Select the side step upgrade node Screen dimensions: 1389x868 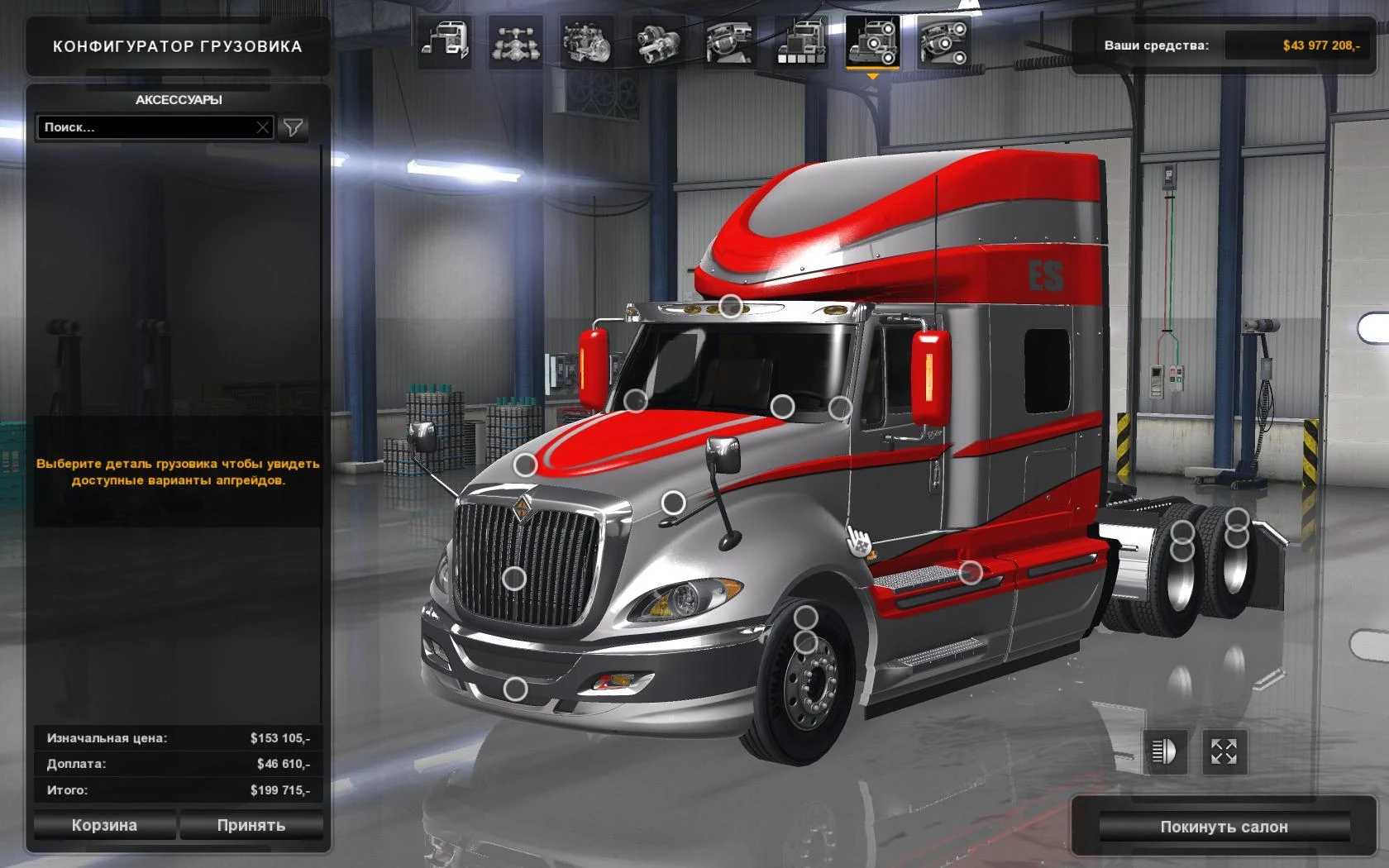[x=971, y=571]
